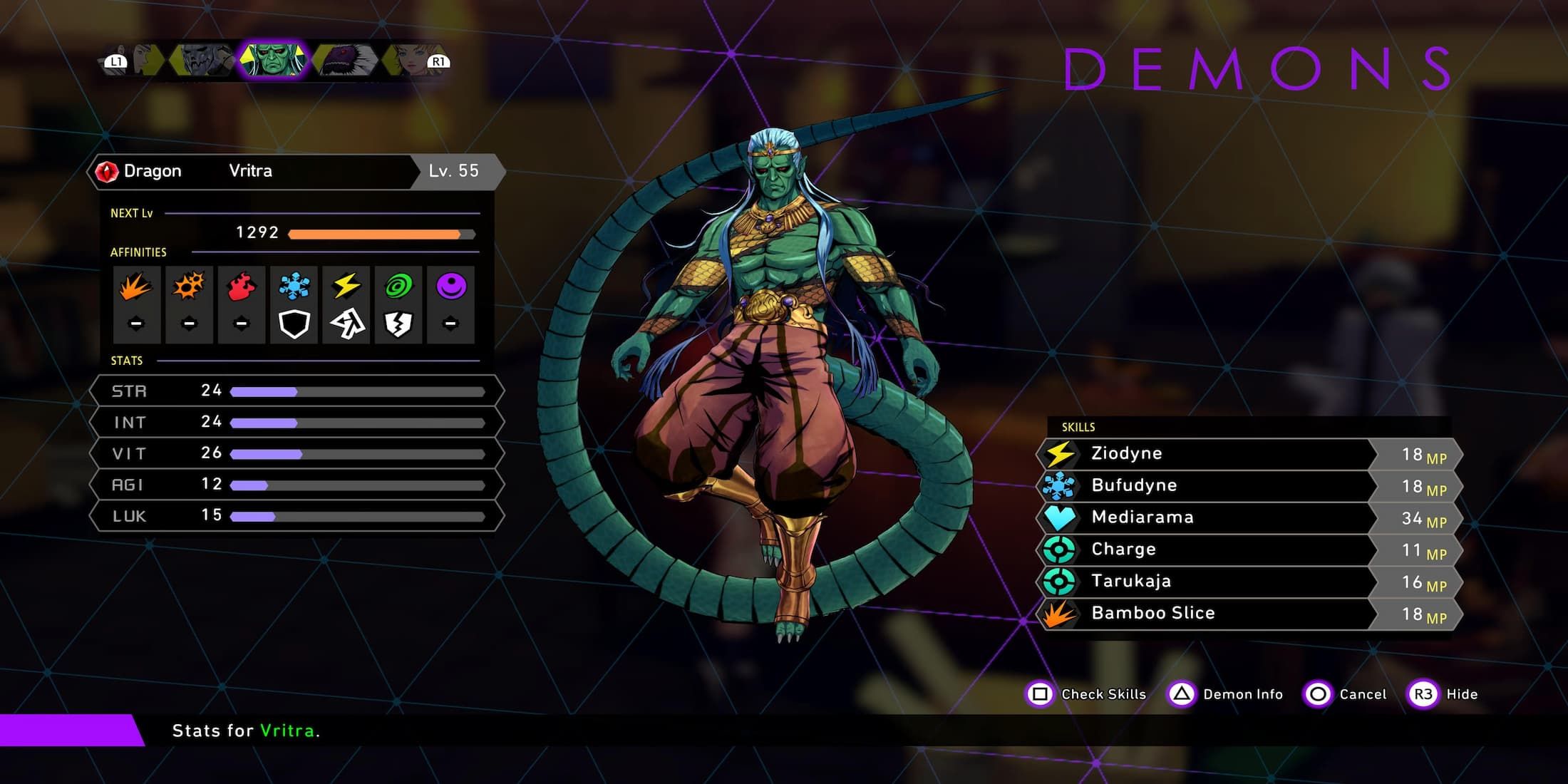Hide the interface with Hide

coord(1443,694)
